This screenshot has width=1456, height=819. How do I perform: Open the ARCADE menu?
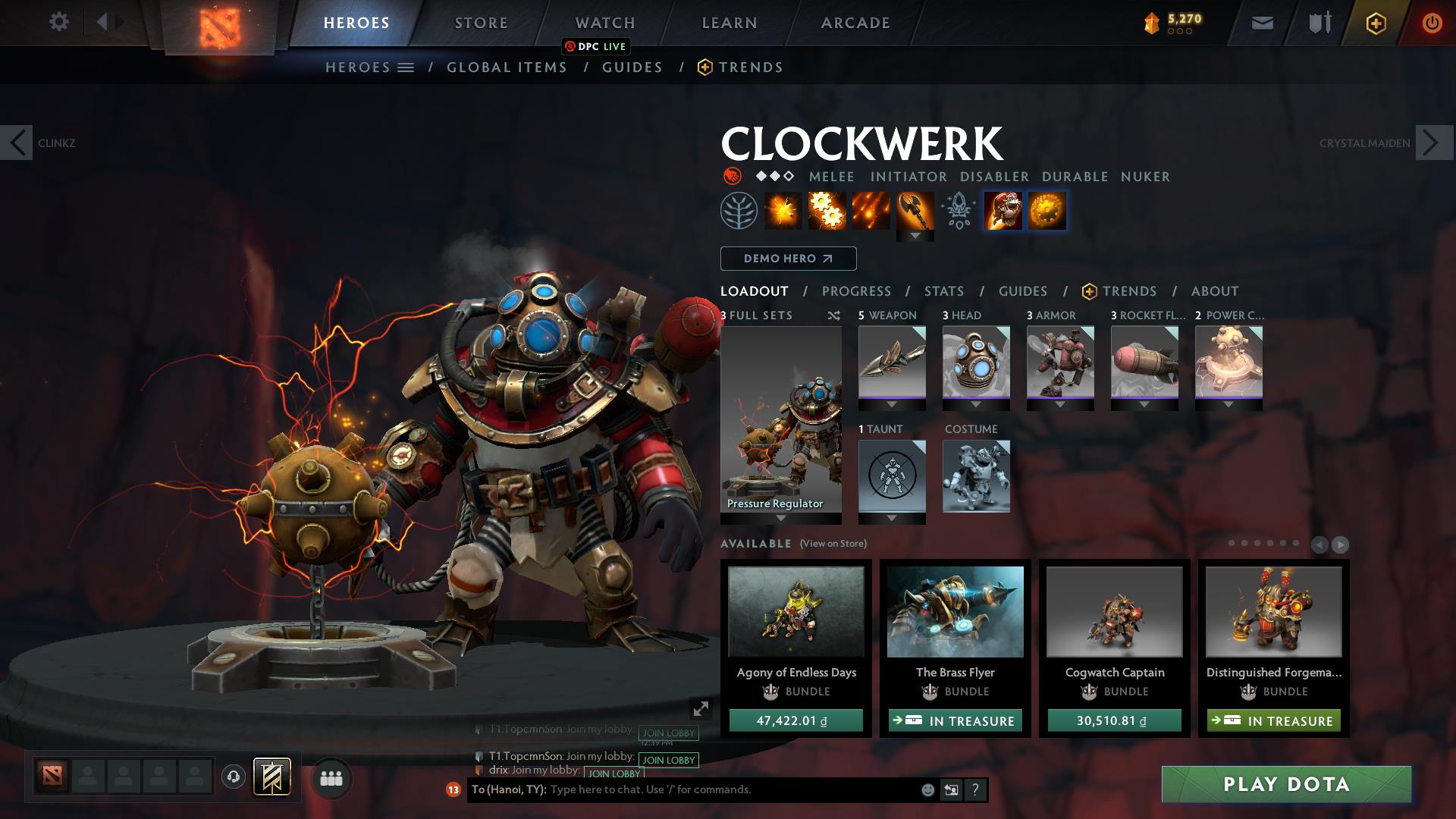855,22
